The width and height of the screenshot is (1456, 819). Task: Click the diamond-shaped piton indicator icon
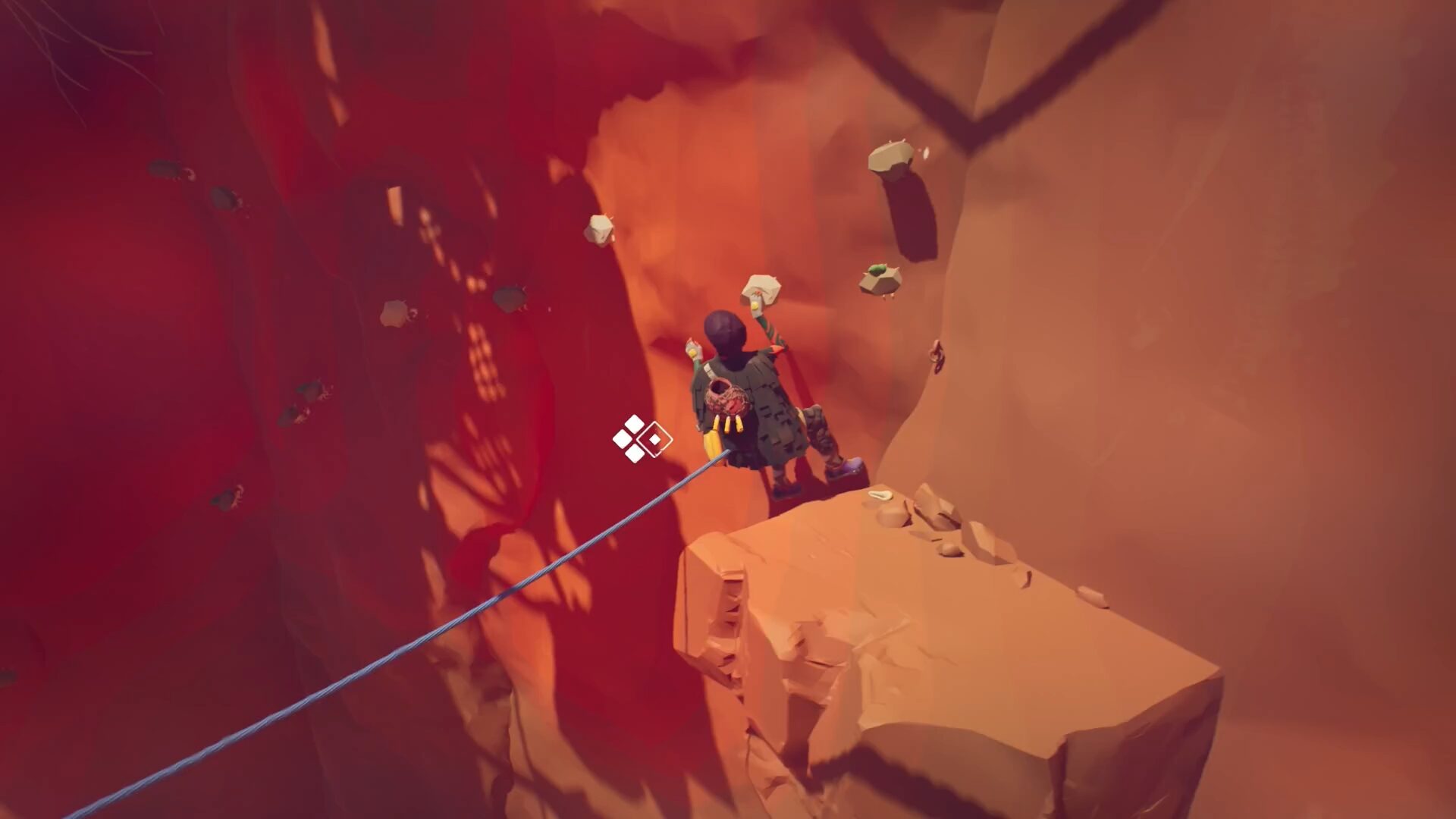642,438
